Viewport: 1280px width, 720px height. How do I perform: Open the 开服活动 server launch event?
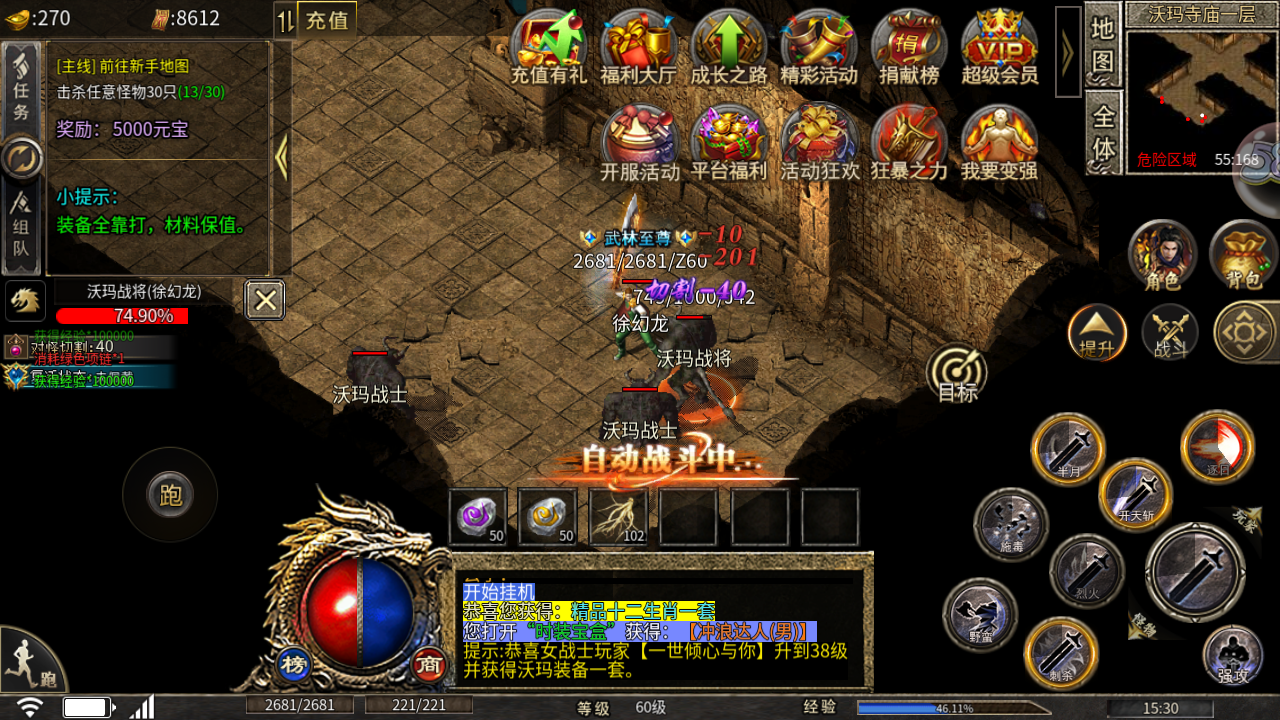[639, 143]
